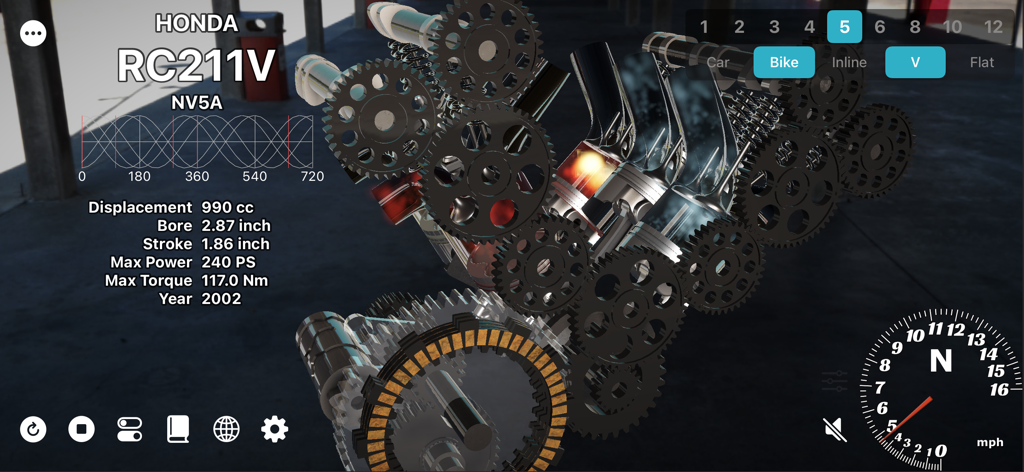This screenshot has width=1024, height=472.
Task: Select the 1 cylinder option
Action: pyautogui.click(x=704, y=27)
